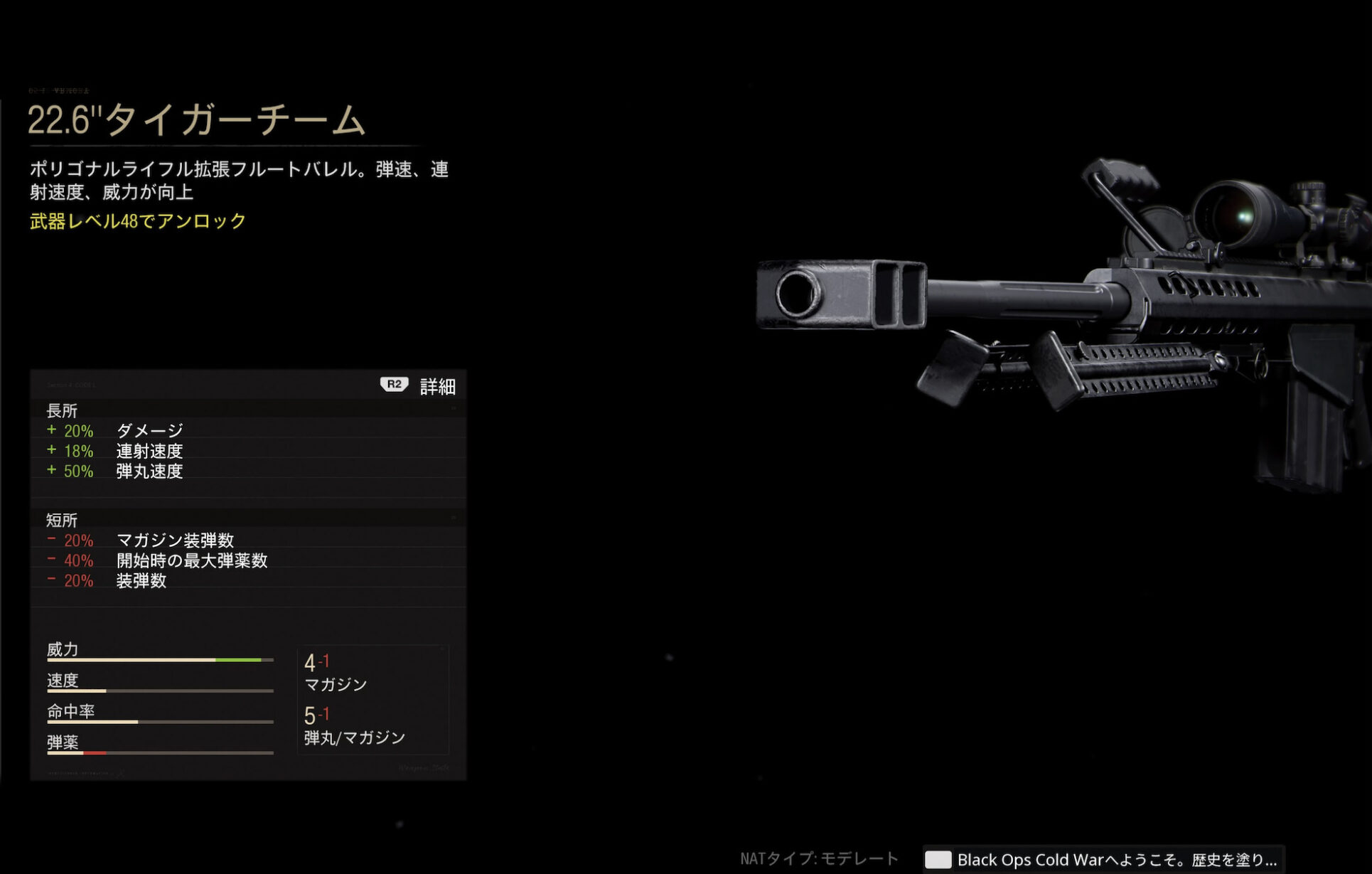Viewport: 1372px width, 874px height.
Task: Toggle the 連射速度 fire rate stat
Action: tap(117, 451)
